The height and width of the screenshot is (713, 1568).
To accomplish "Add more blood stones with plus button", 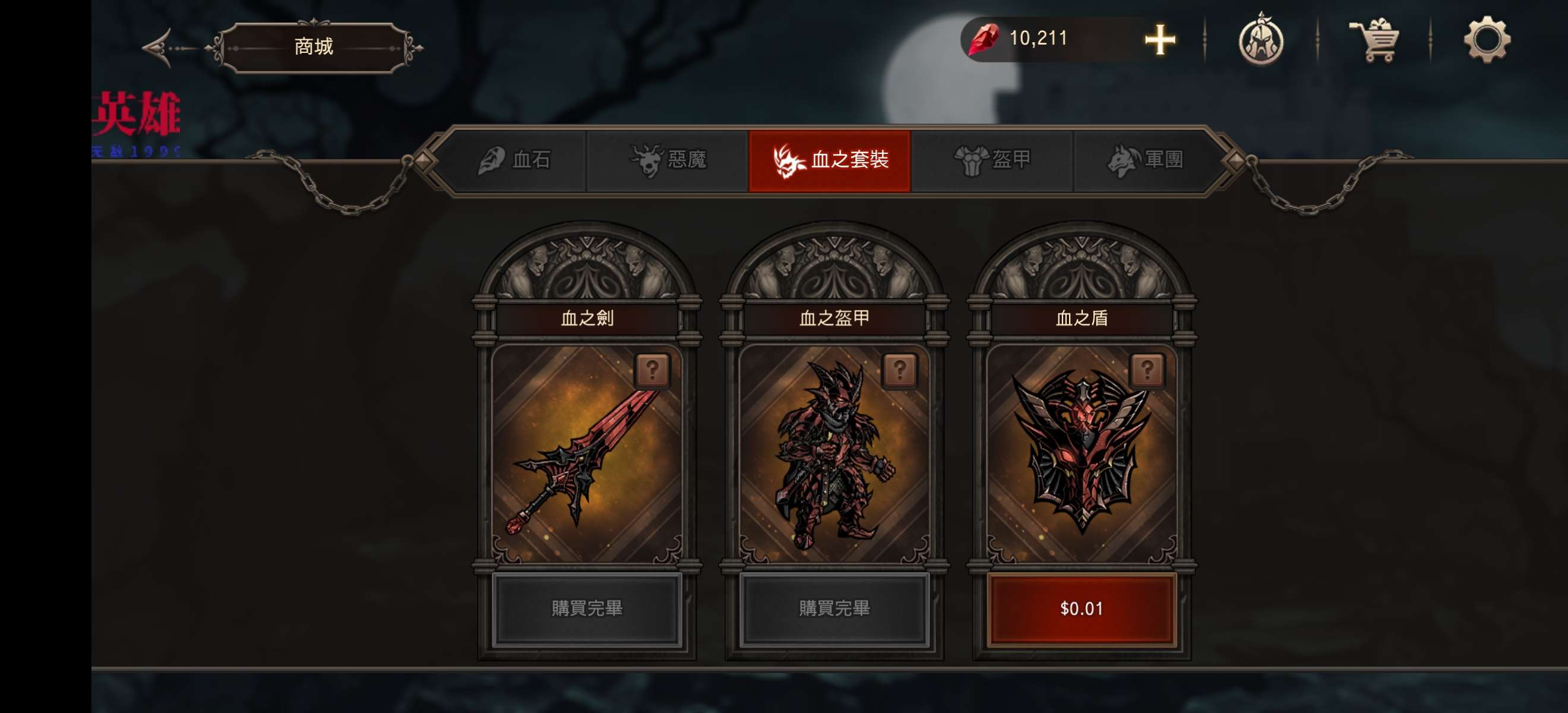I will tap(1159, 40).
